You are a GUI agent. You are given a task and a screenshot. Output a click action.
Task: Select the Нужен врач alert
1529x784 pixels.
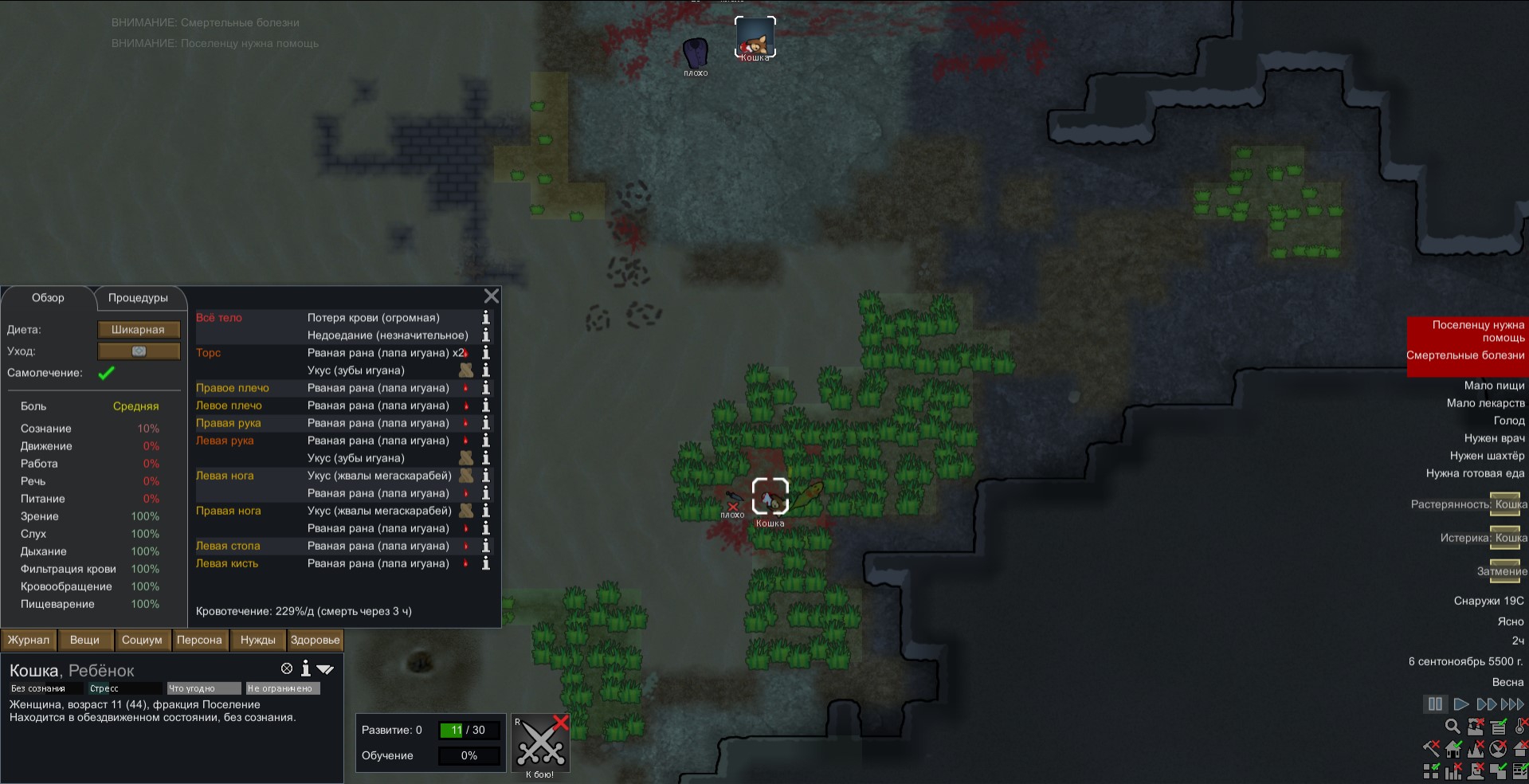pyautogui.click(x=1494, y=438)
